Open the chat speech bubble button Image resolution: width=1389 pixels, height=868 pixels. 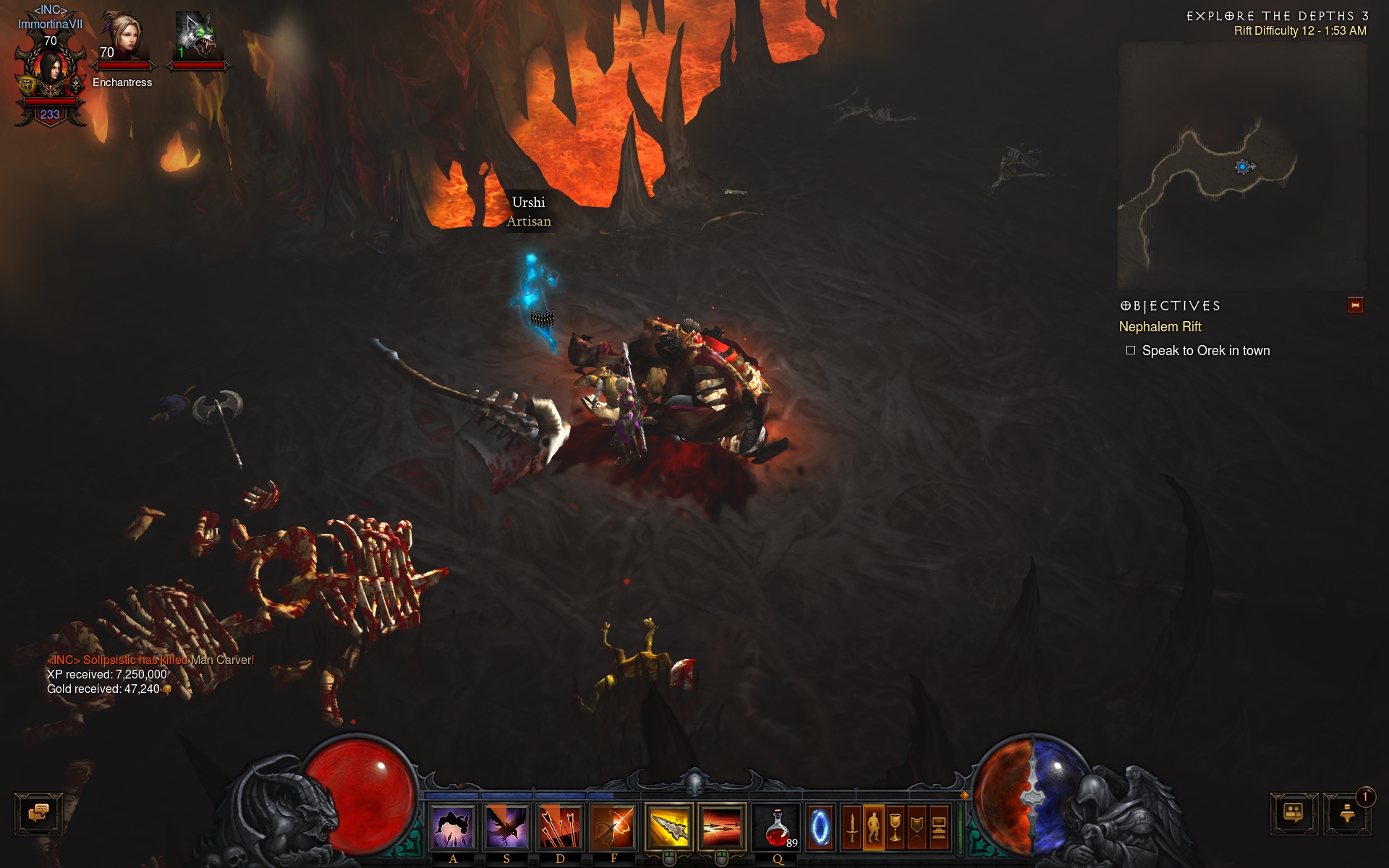click(38, 814)
